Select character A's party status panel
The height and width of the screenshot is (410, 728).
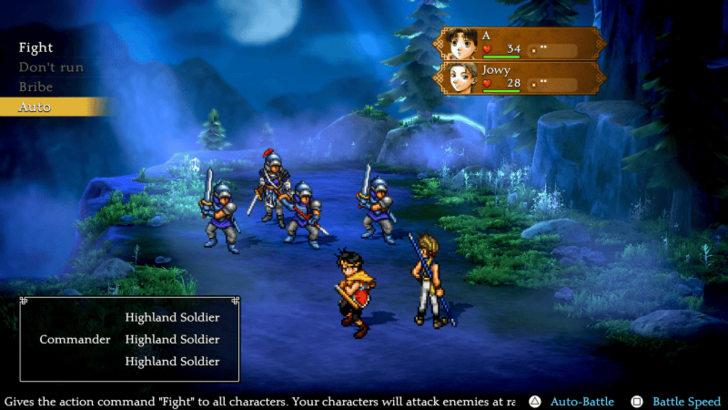tap(520, 43)
